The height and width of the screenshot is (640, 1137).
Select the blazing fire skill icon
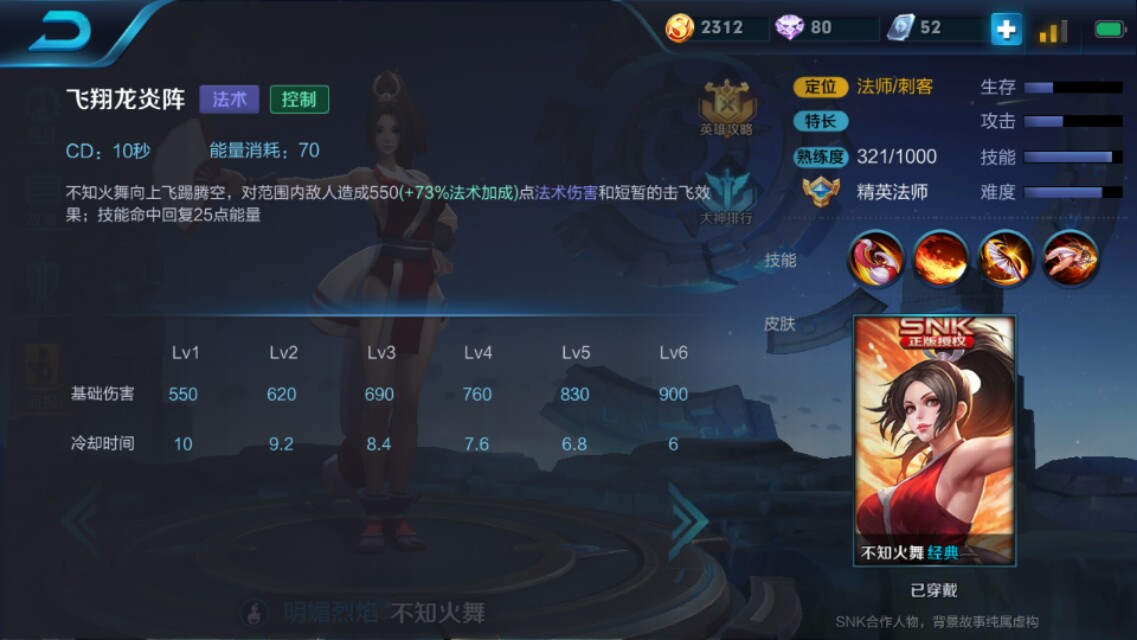click(x=940, y=258)
